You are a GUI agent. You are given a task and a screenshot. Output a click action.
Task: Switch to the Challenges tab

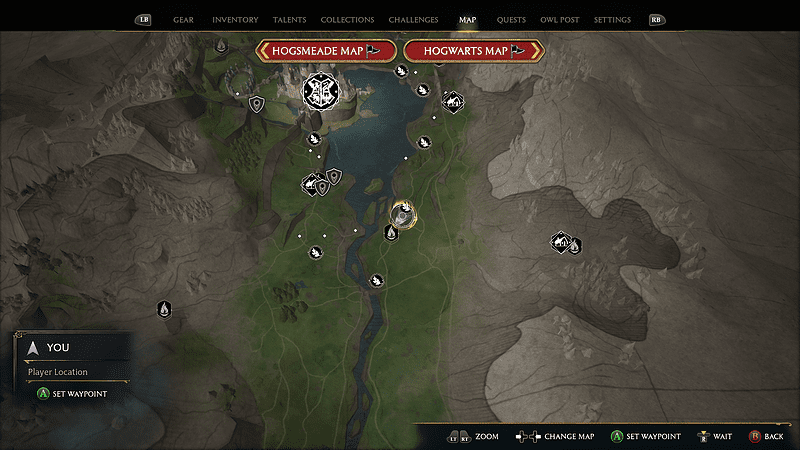point(413,19)
